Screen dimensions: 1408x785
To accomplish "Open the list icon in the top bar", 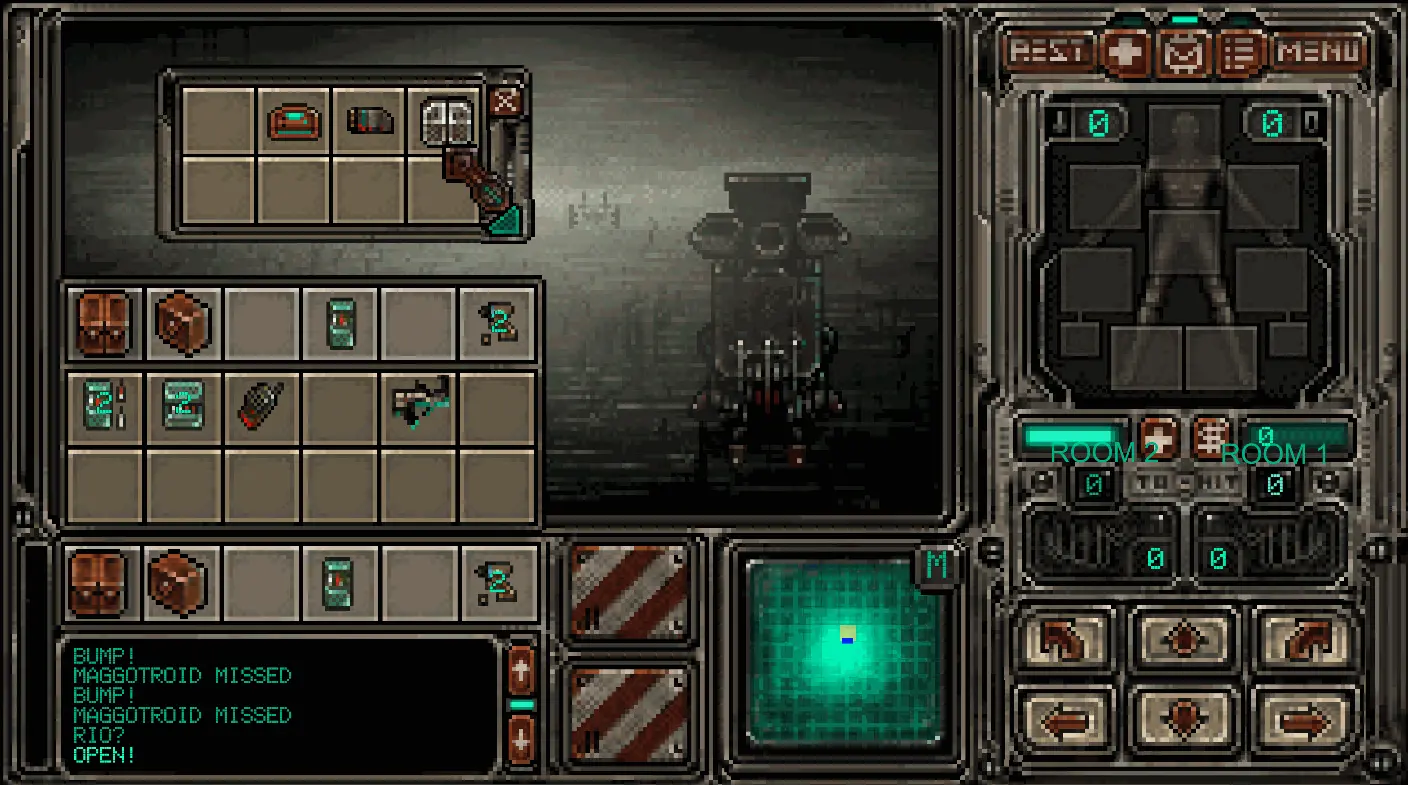I will click(1240, 52).
